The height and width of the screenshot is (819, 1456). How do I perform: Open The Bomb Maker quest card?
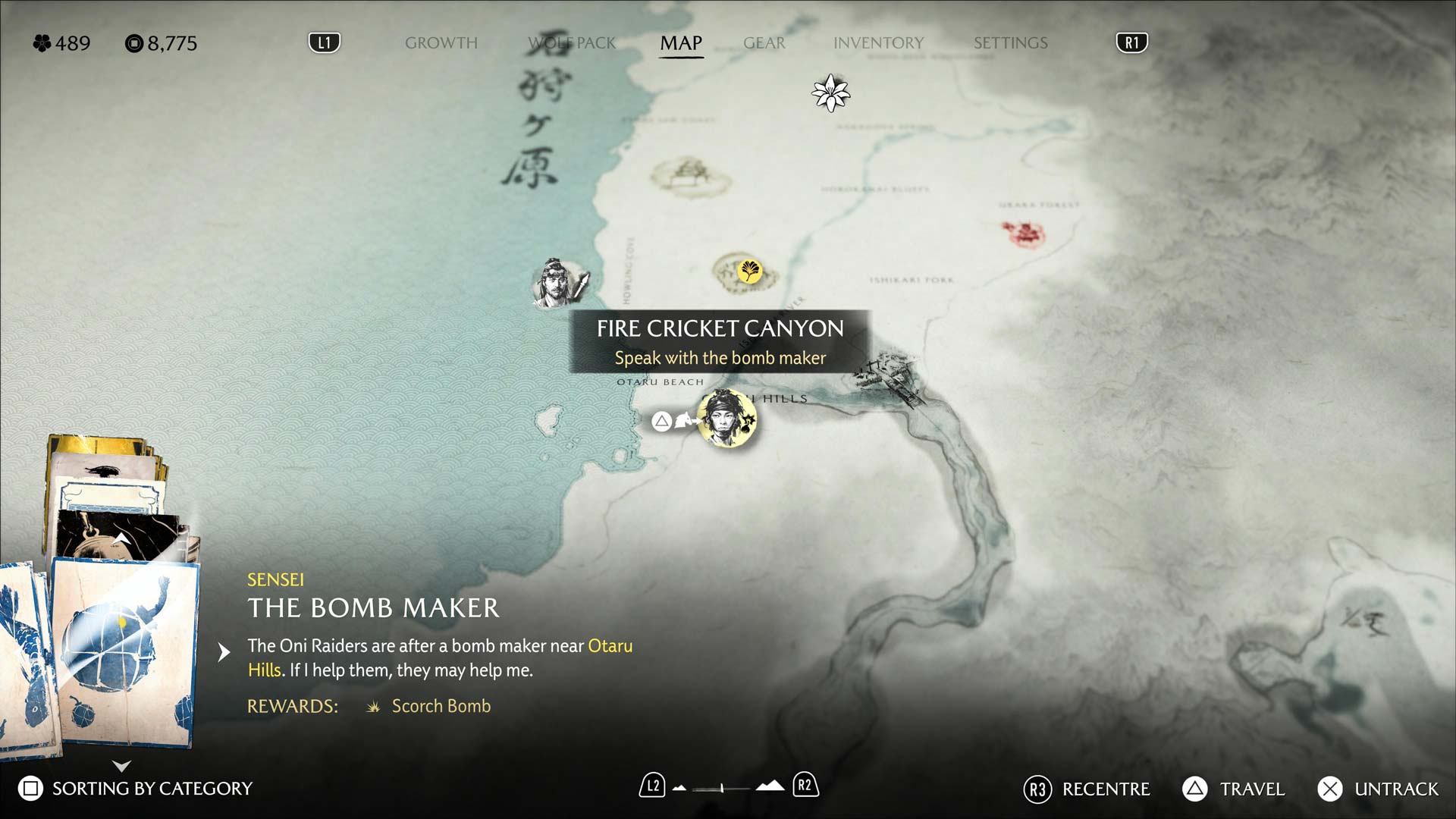[x=125, y=652]
